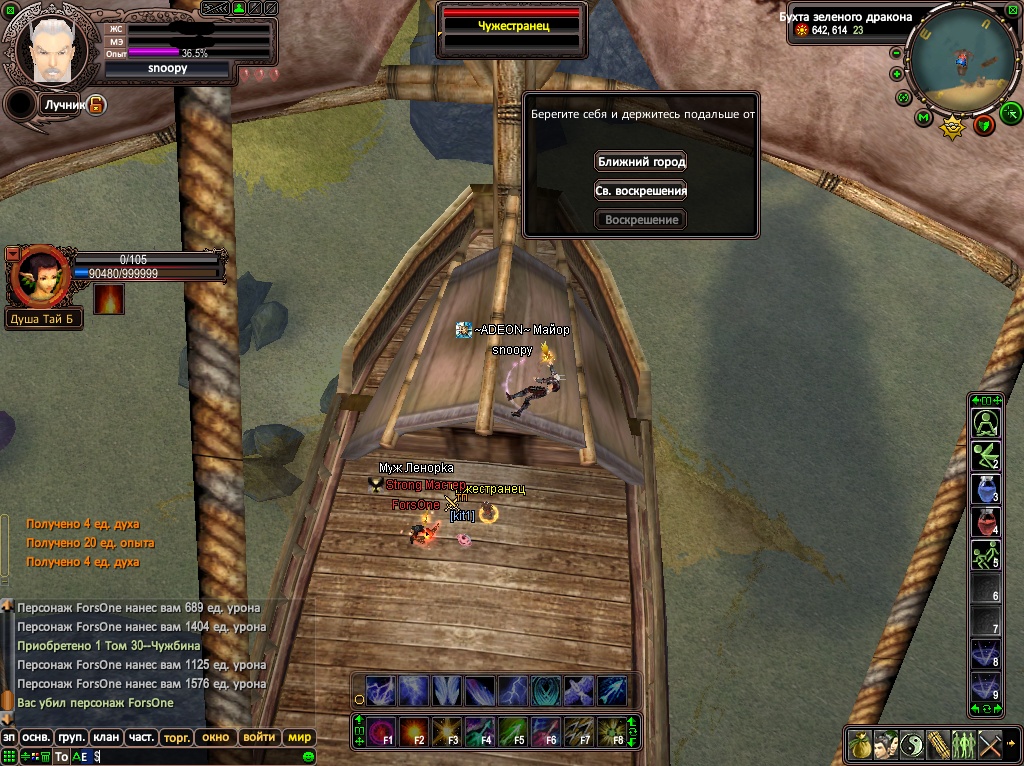Click the Душа Тай Б pet portrait
The image size is (1024, 766).
tap(38, 277)
